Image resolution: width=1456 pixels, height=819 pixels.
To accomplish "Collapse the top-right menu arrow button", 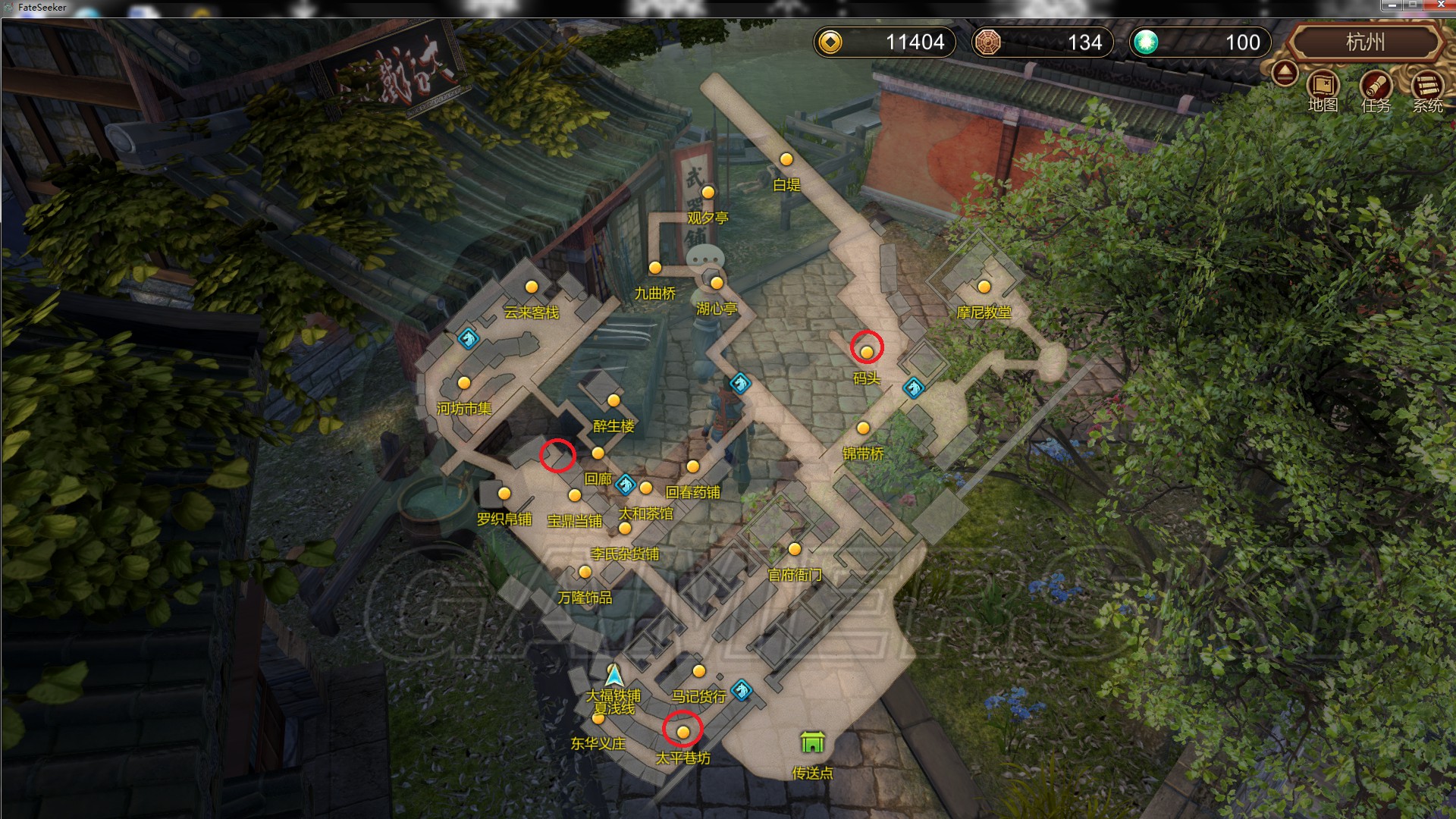I will point(1285,74).
